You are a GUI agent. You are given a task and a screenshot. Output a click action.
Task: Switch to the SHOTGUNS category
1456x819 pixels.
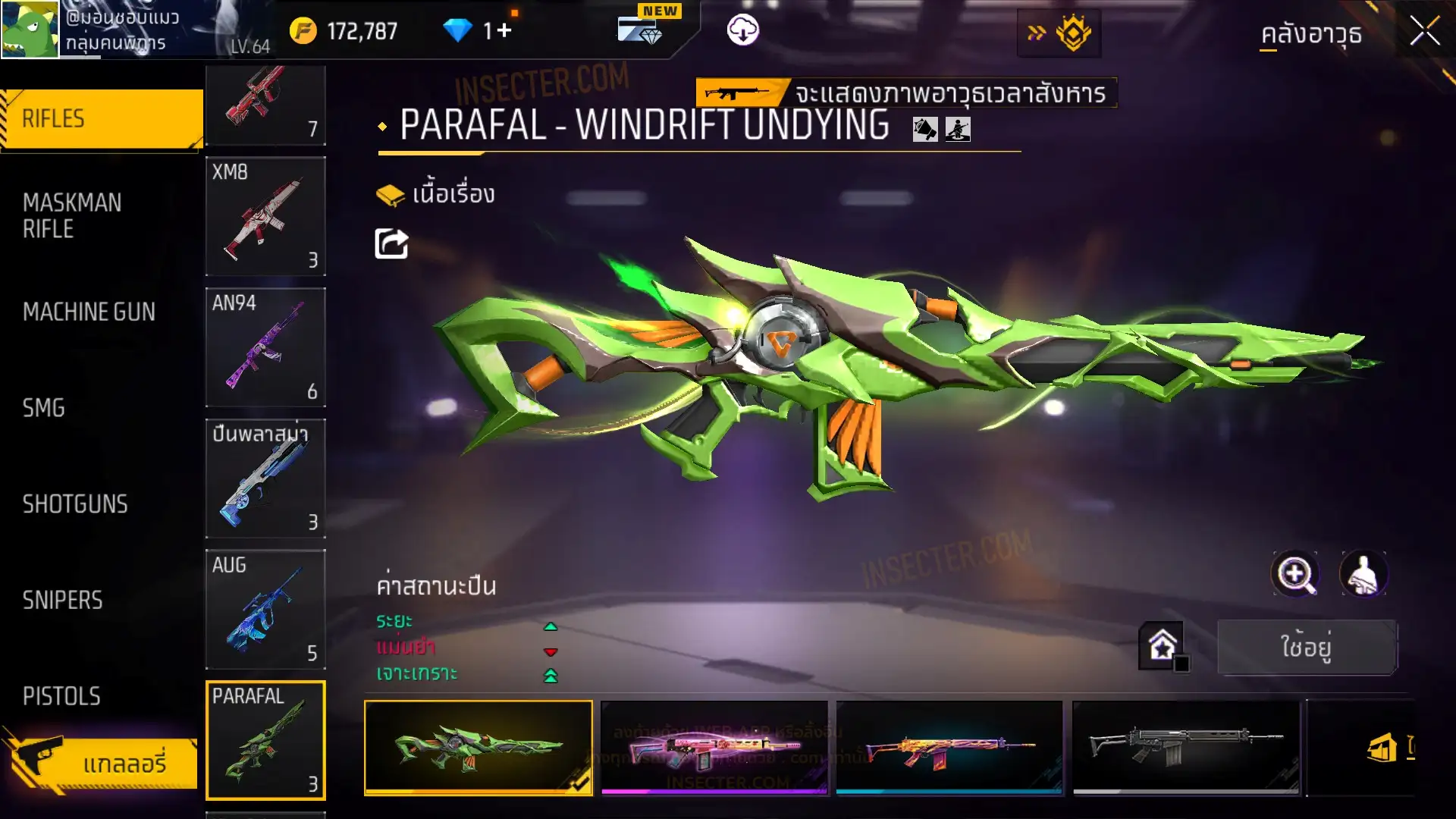point(75,504)
